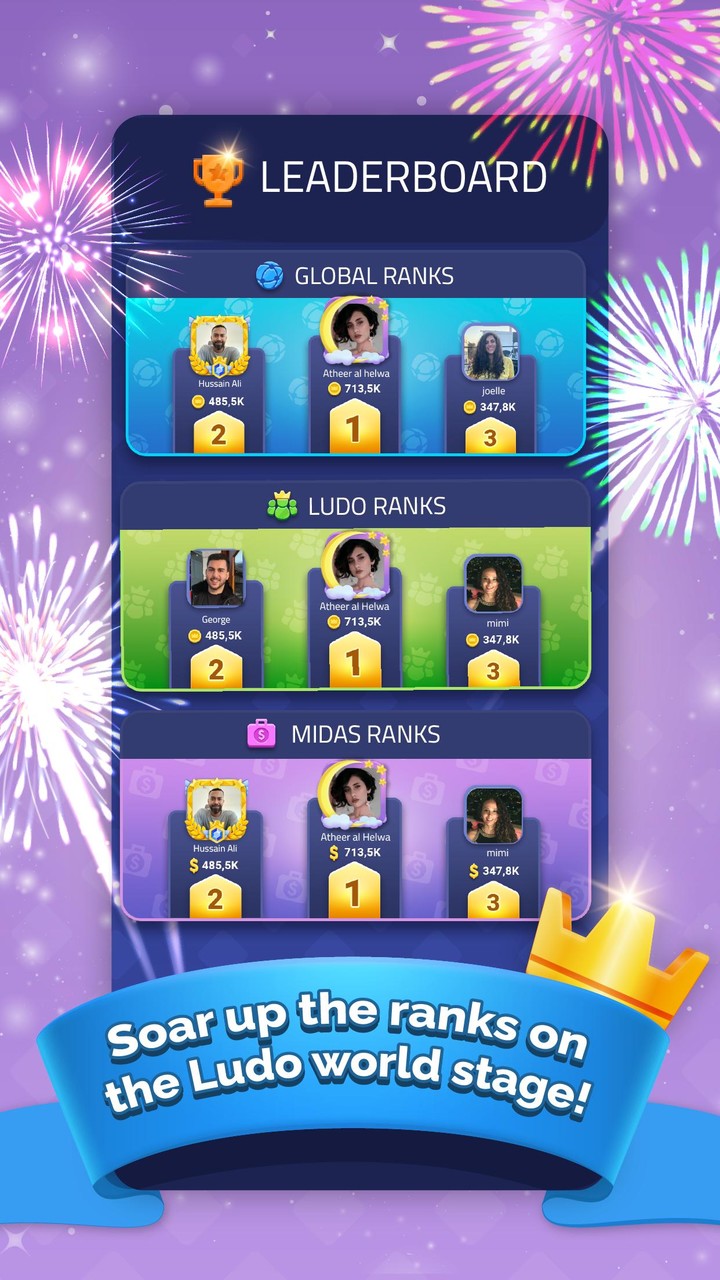Choose Atheer al Helwa's avatar in Ludo Ranks

354,562
